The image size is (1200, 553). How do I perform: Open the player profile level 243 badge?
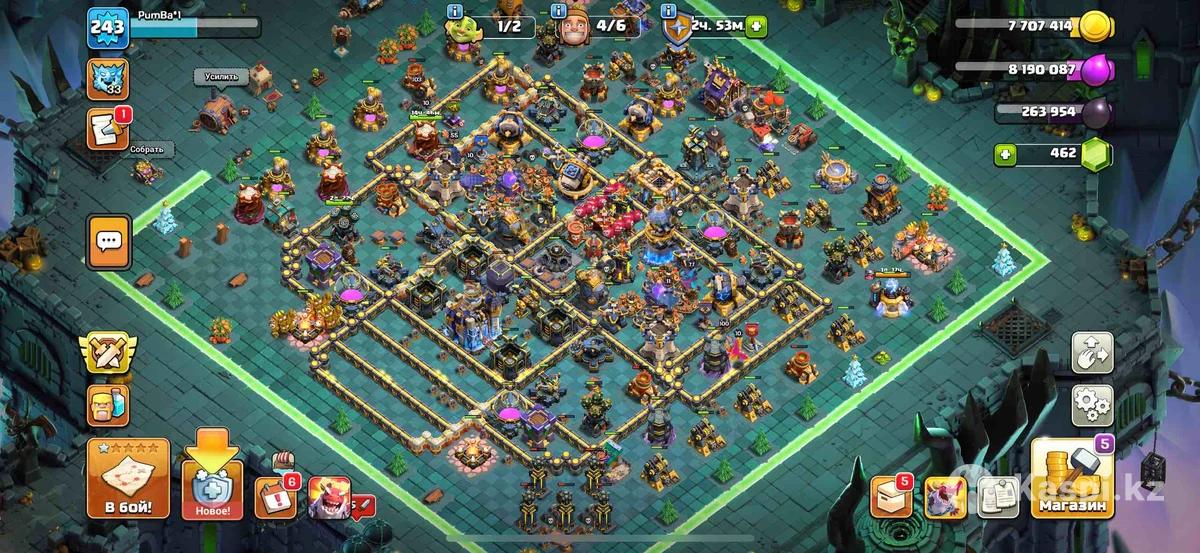(107, 27)
